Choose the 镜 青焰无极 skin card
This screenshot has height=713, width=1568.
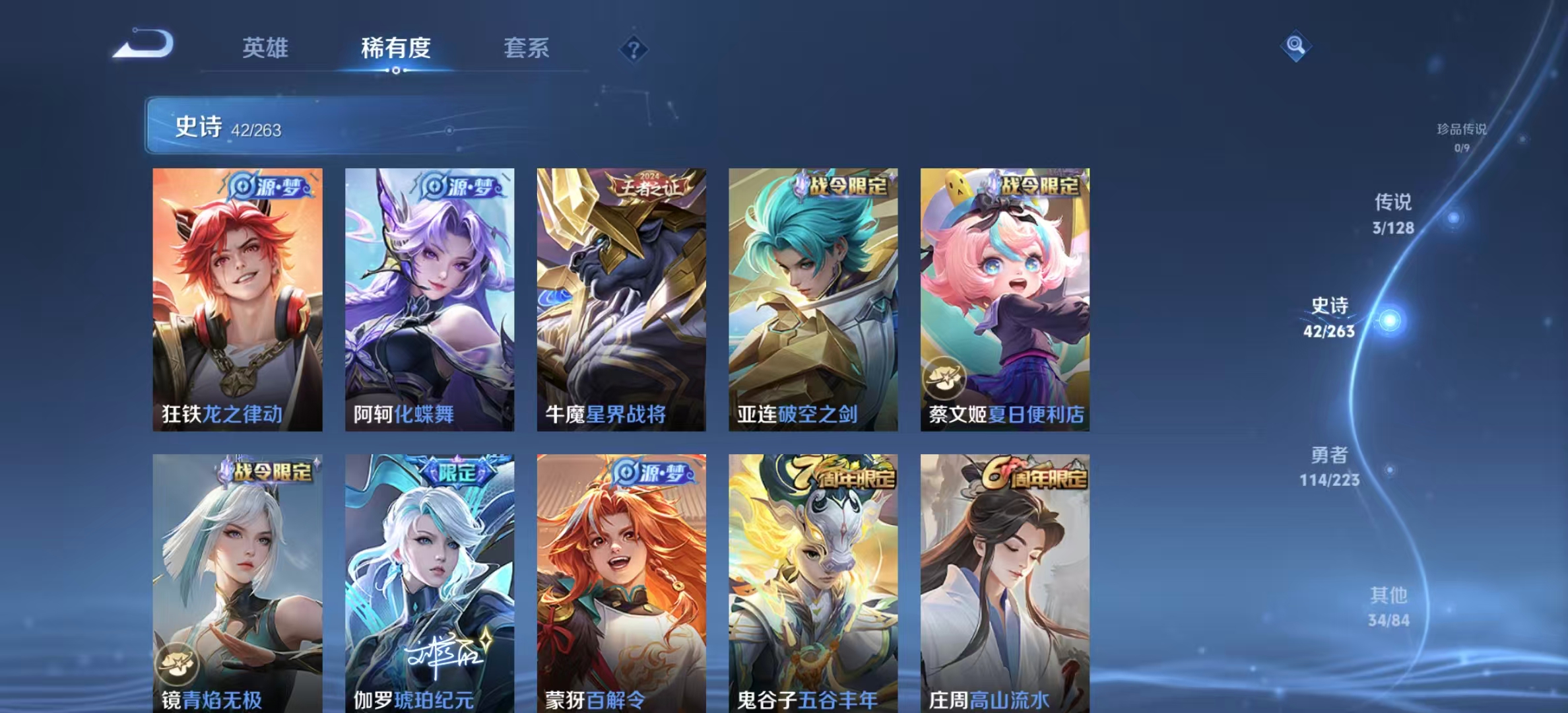coord(238,582)
